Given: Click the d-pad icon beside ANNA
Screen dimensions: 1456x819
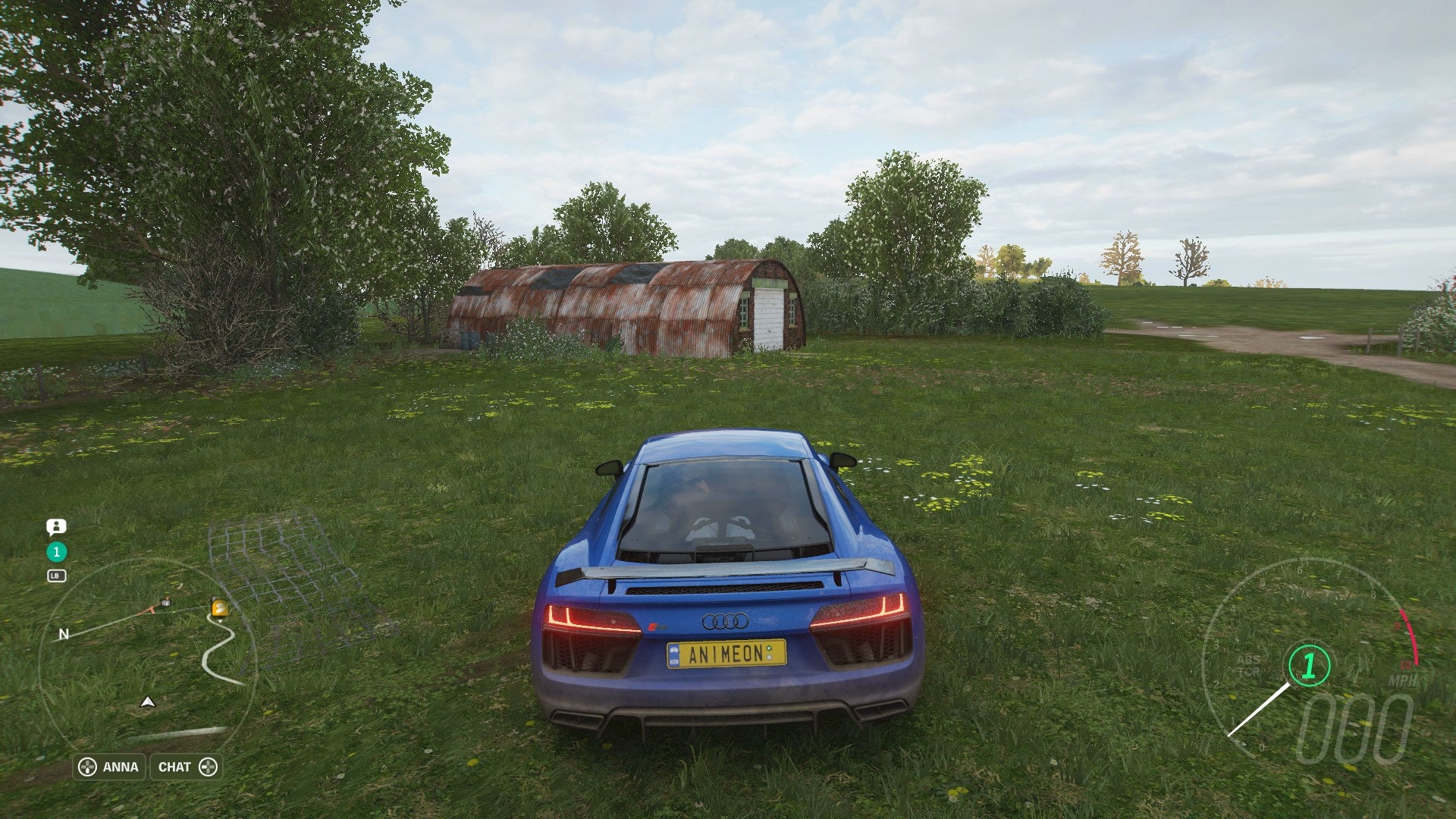Looking at the screenshot, I should click(87, 767).
